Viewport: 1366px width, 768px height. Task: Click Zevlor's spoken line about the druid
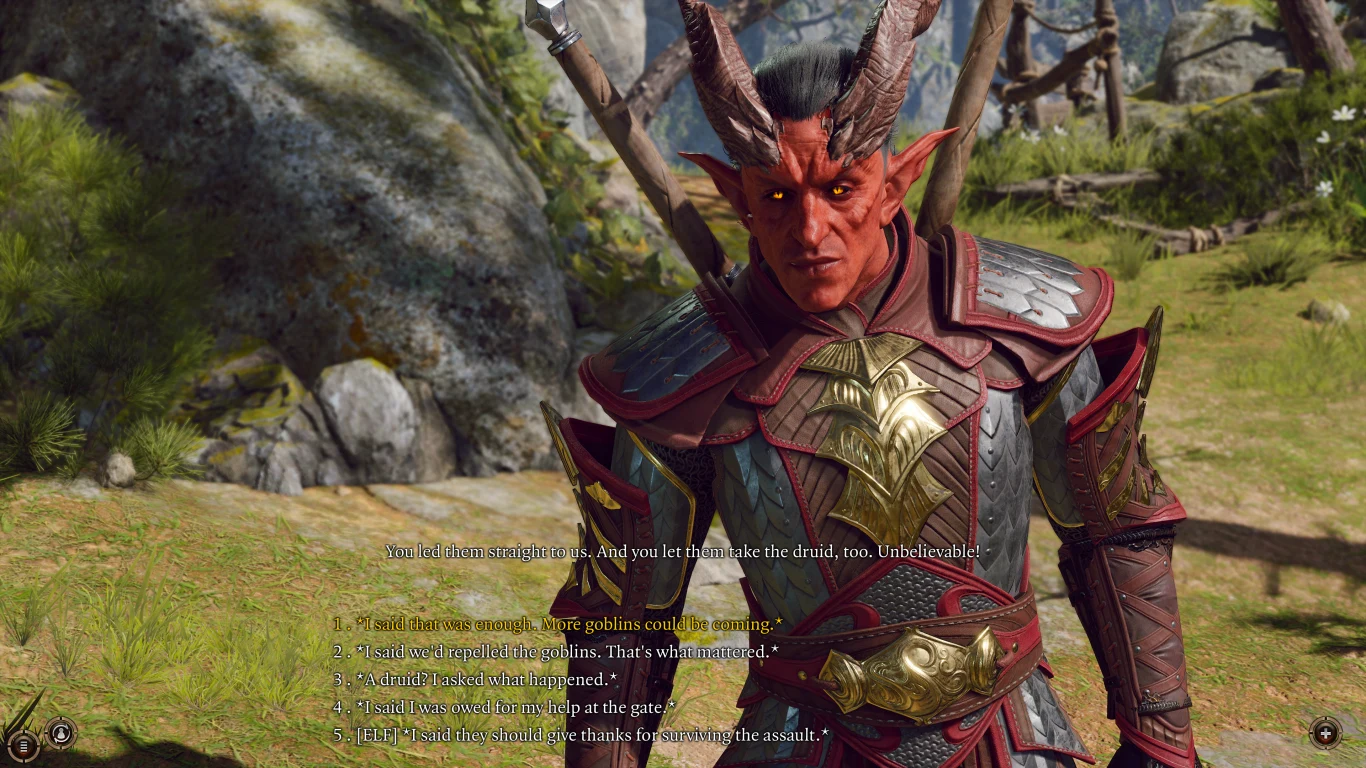coord(683,550)
